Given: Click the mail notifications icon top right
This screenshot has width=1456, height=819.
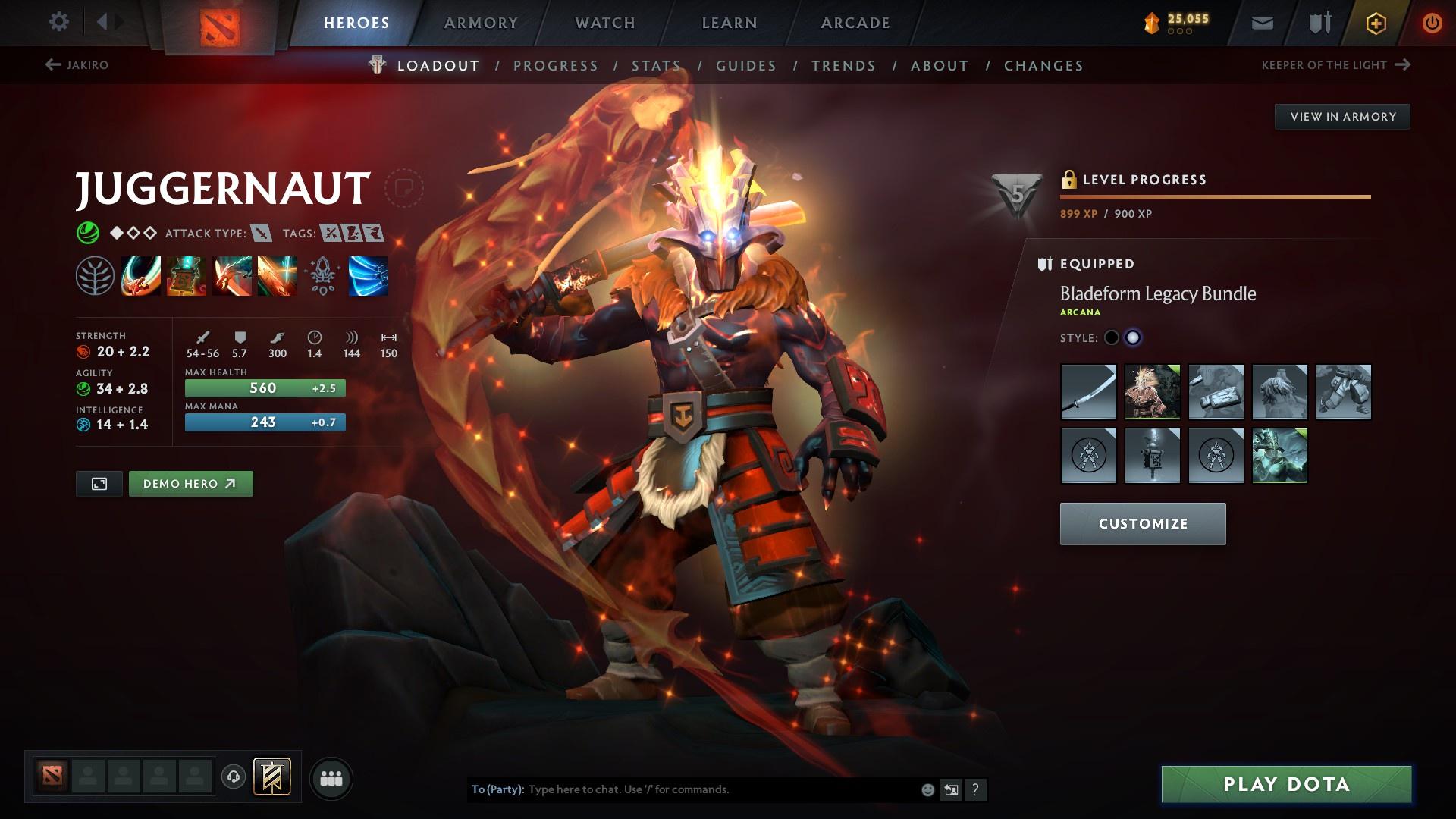Looking at the screenshot, I should click(1261, 22).
